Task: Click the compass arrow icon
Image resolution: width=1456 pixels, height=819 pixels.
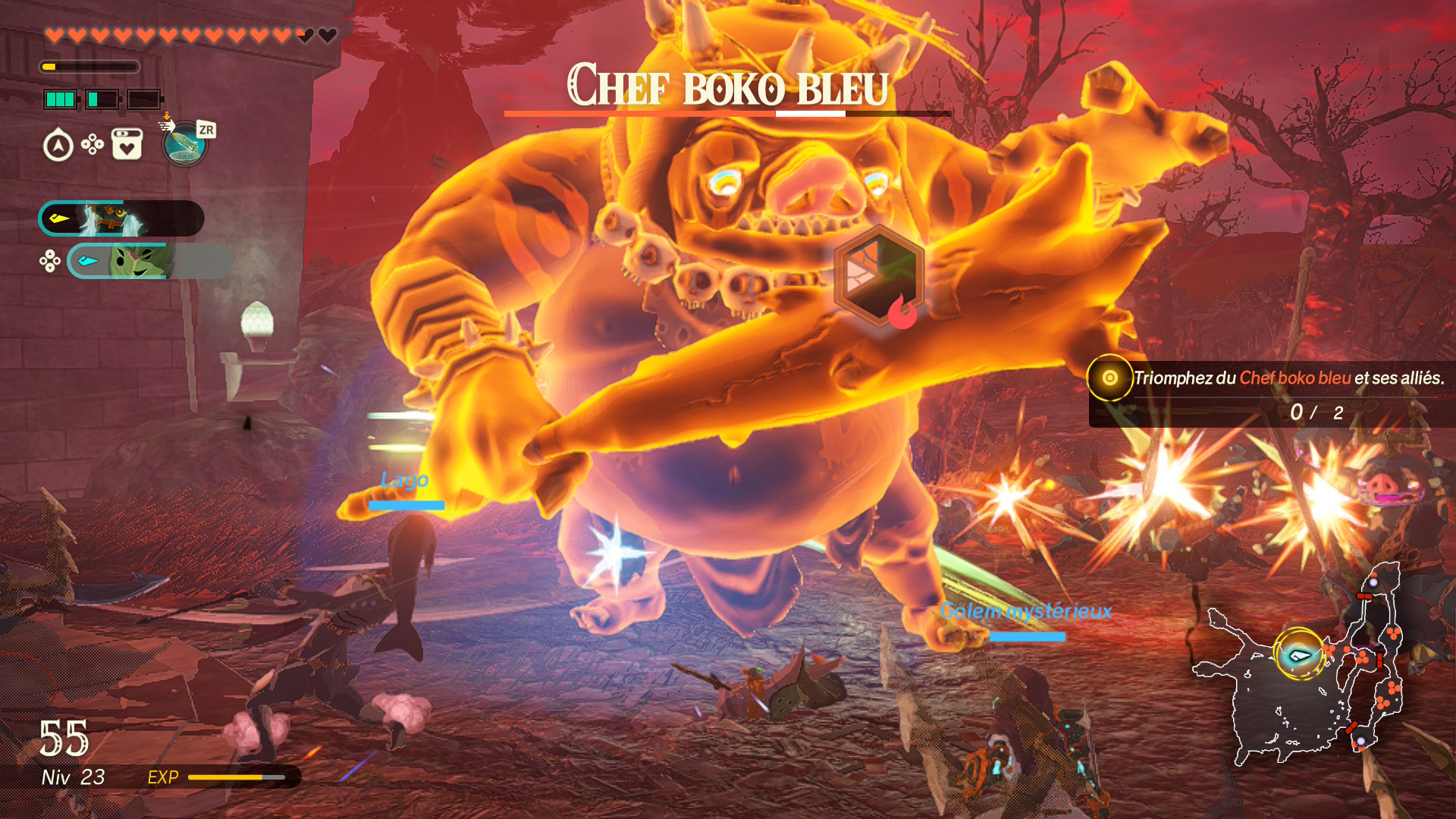Action: point(58,146)
